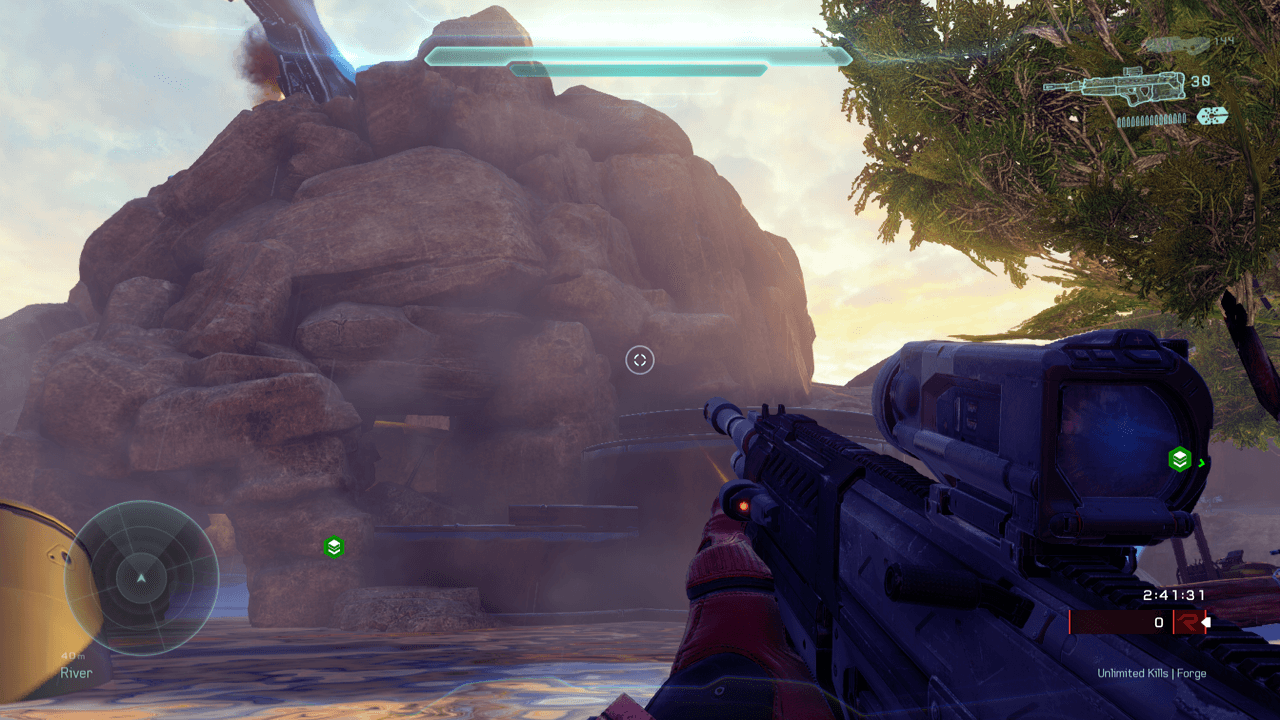Toggle the ammo round indicators under the rifle
The image size is (1280, 720).
click(x=1150, y=119)
